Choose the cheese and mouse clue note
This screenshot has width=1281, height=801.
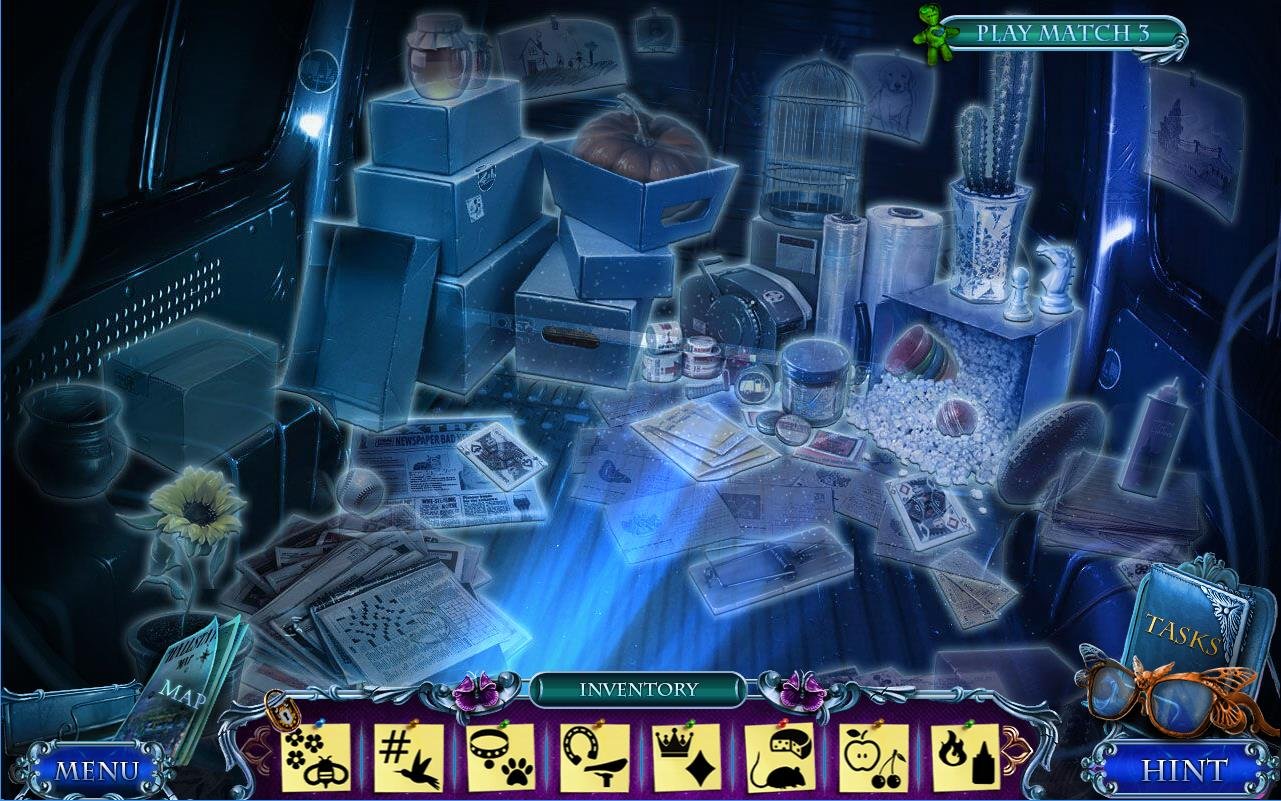click(780, 757)
